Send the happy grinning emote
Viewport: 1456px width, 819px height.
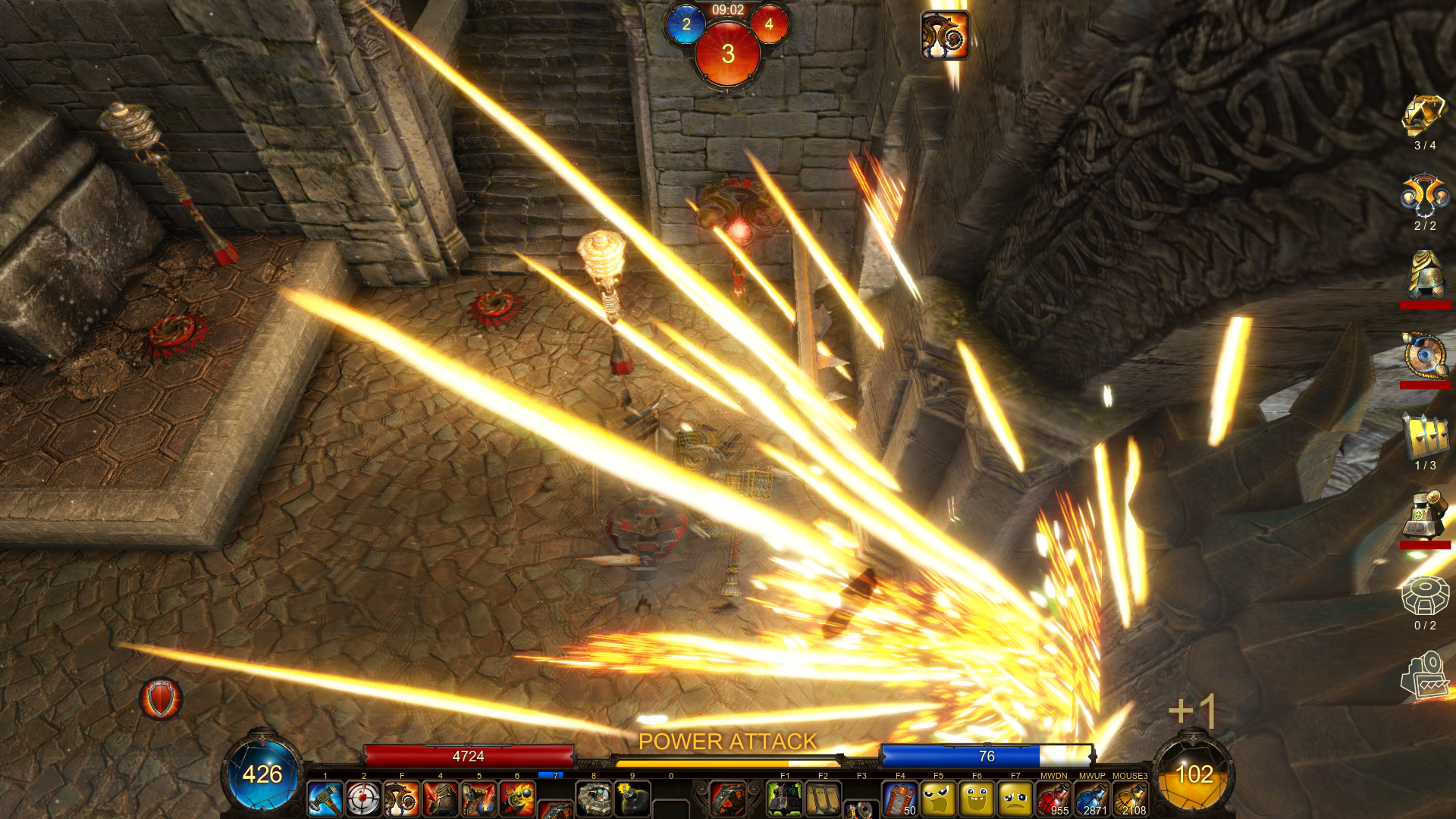(977, 799)
